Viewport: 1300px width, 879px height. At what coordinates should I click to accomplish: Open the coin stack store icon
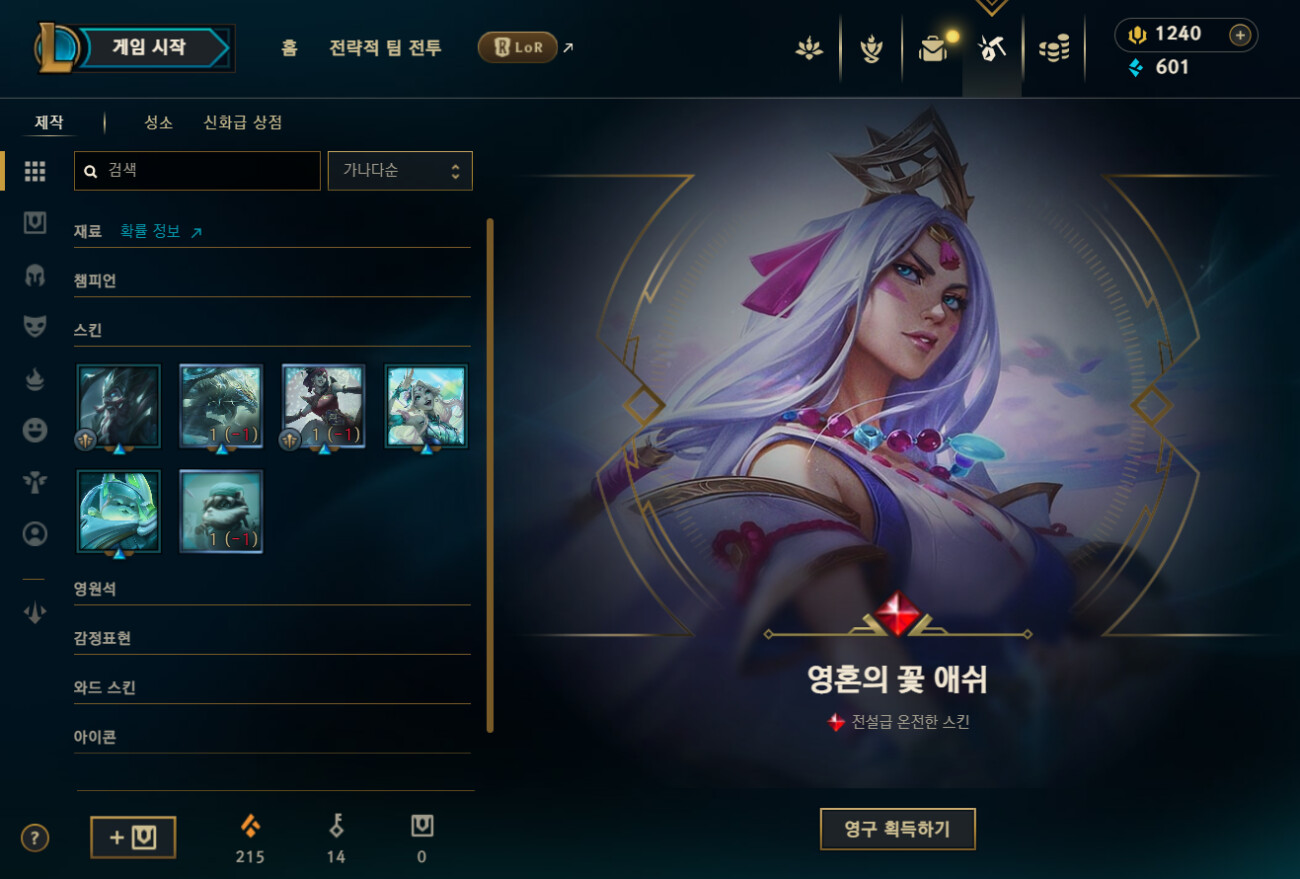click(1053, 48)
